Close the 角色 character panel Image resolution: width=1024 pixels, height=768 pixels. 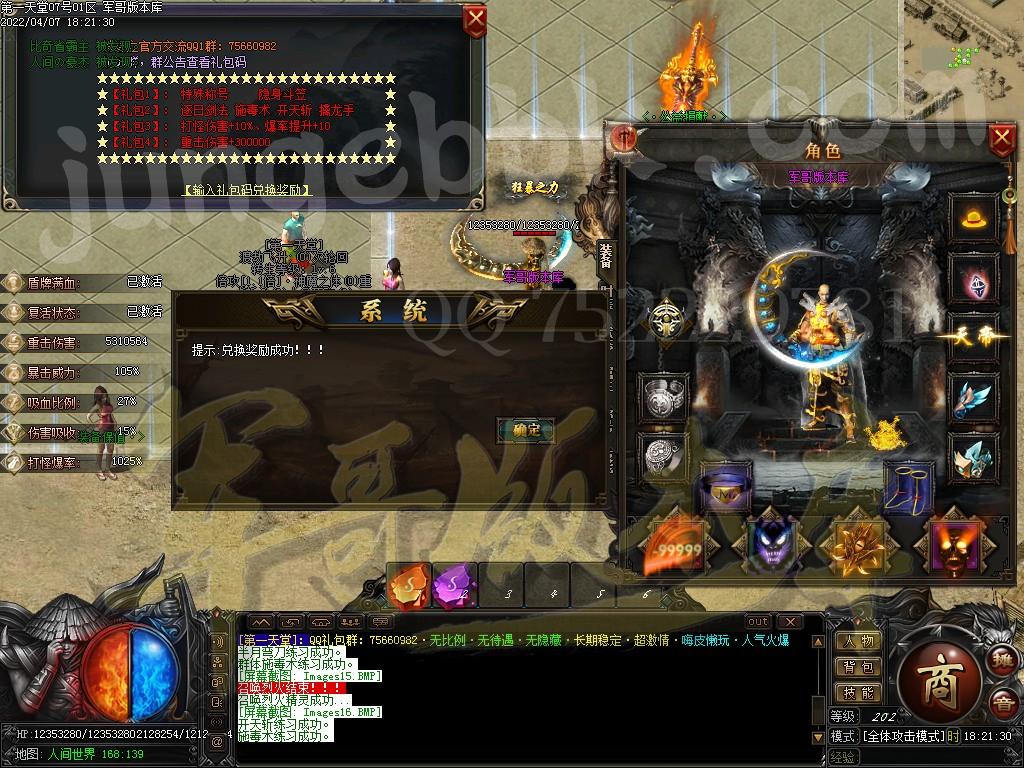click(1002, 139)
